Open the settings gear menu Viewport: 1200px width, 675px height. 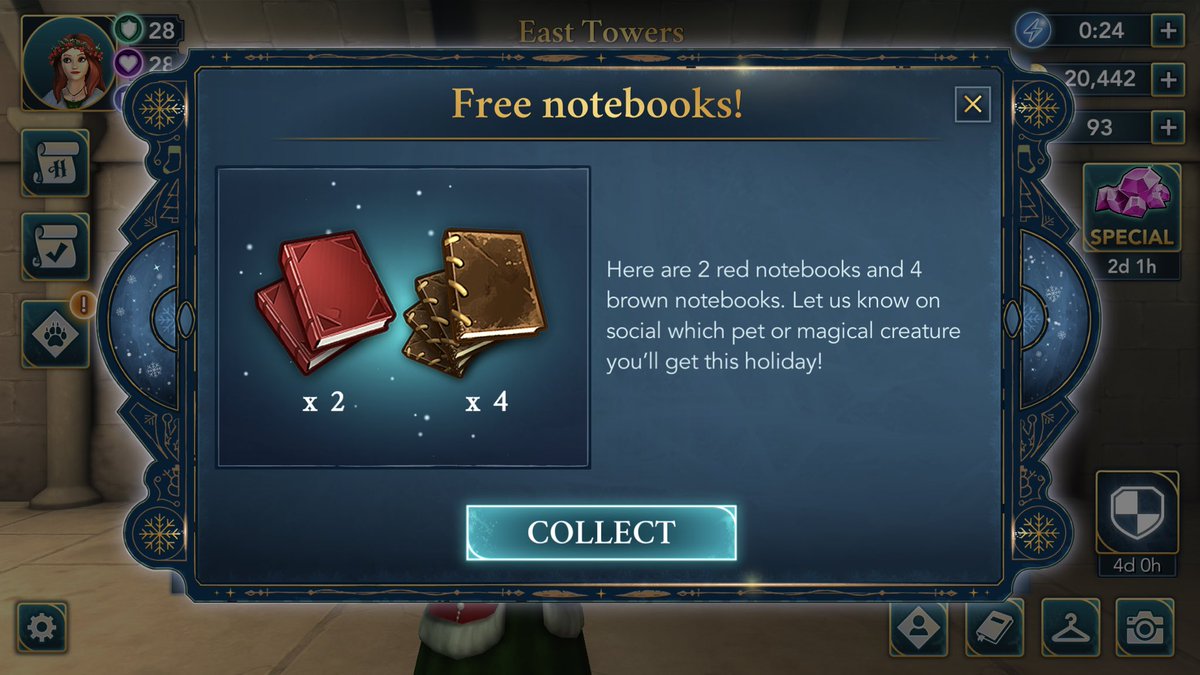42,627
